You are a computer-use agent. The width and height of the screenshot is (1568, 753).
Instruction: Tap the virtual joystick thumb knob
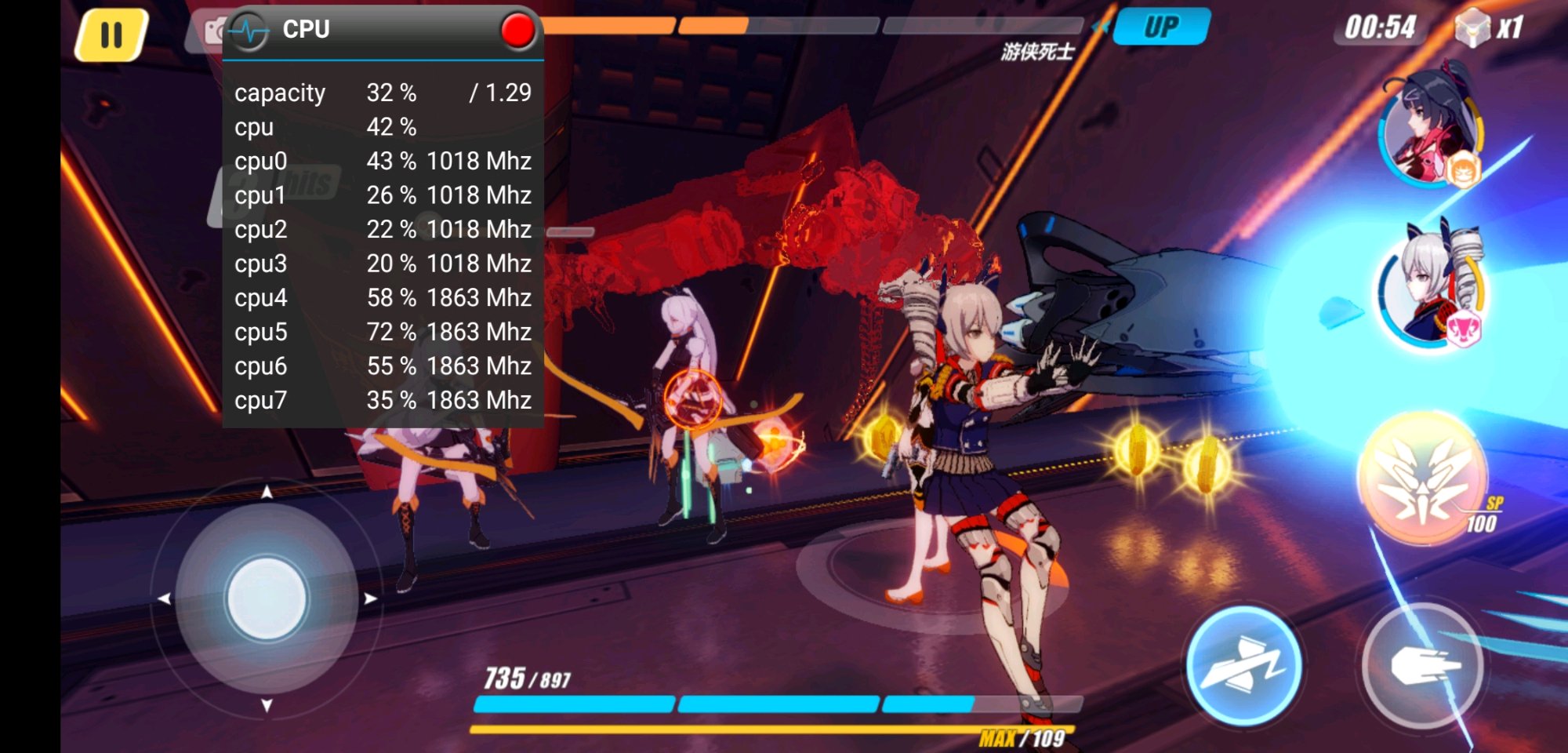click(267, 598)
